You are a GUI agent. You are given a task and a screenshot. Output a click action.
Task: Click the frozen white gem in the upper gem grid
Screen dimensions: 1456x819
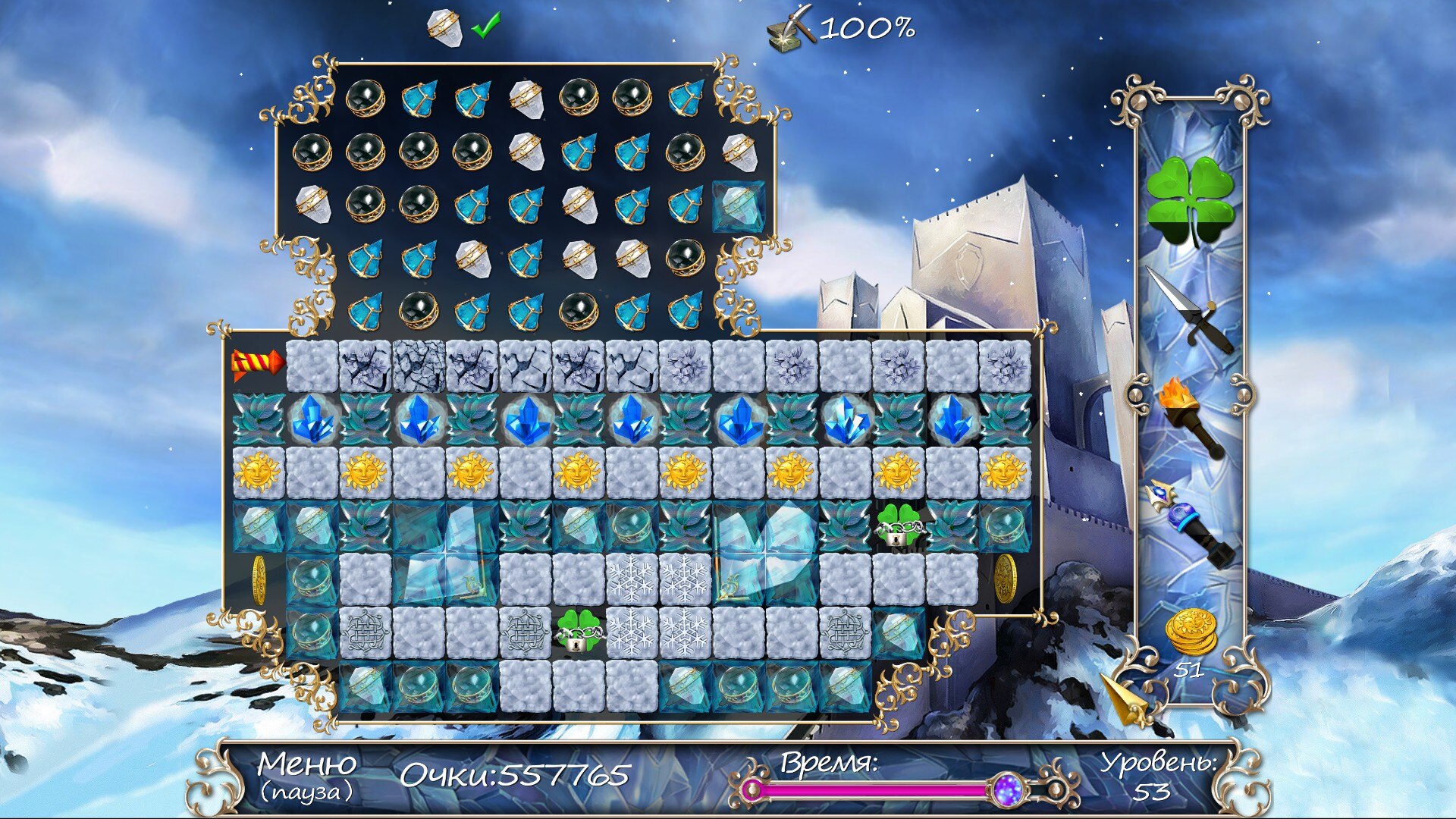point(739,206)
